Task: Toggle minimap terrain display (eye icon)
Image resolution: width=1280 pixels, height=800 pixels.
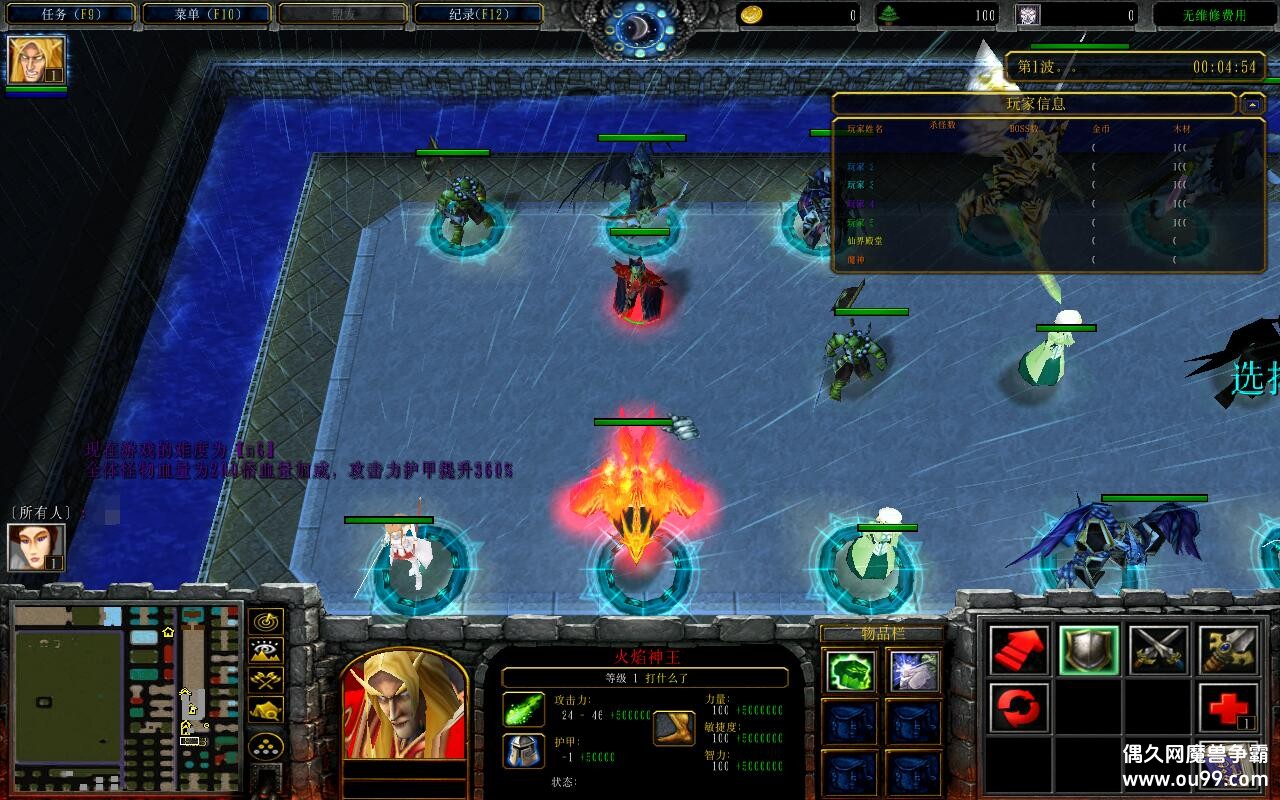Action: coord(265,651)
